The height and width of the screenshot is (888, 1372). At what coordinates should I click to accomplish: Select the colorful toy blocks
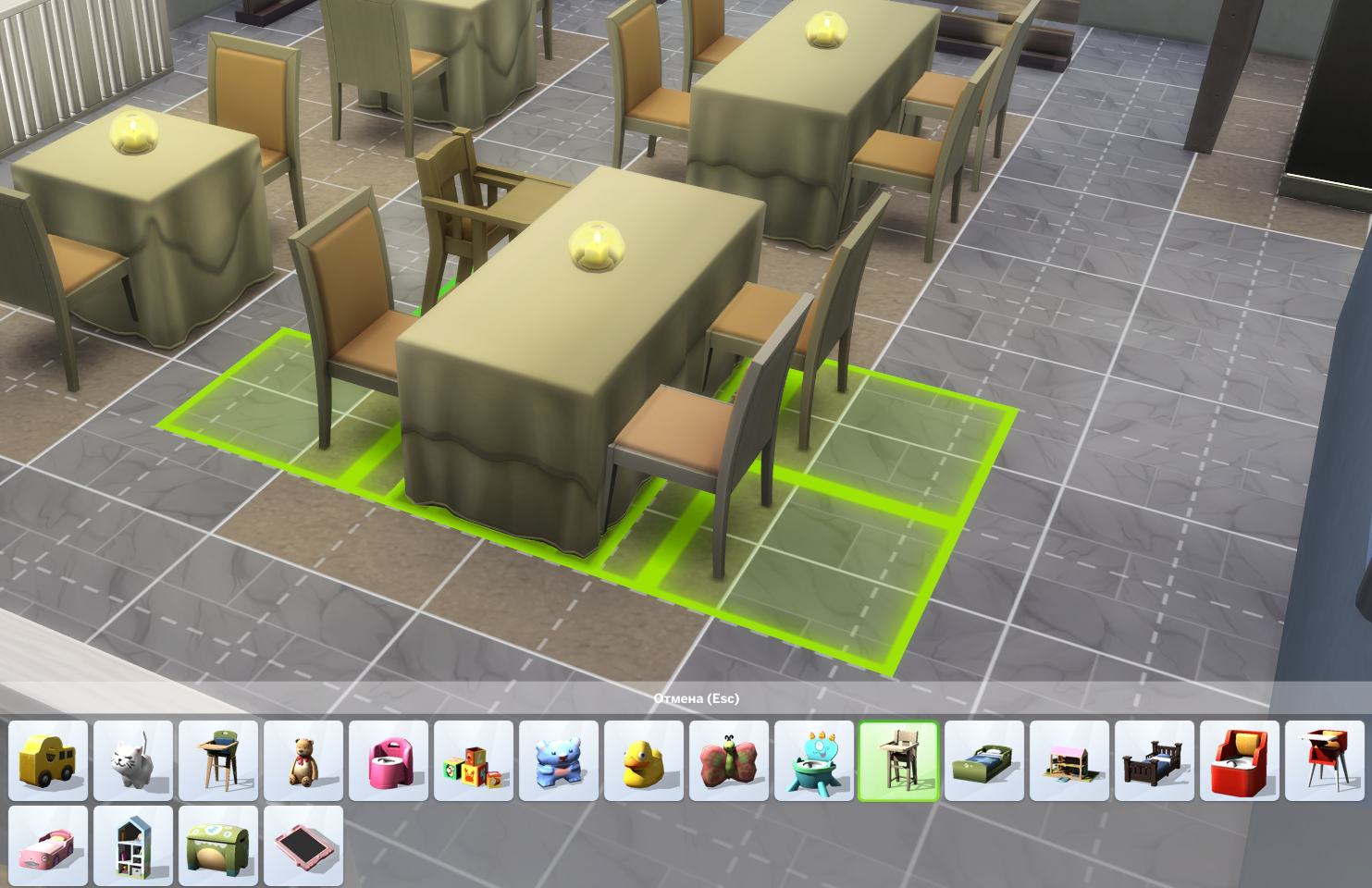pyautogui.click(x=474, y=760)
